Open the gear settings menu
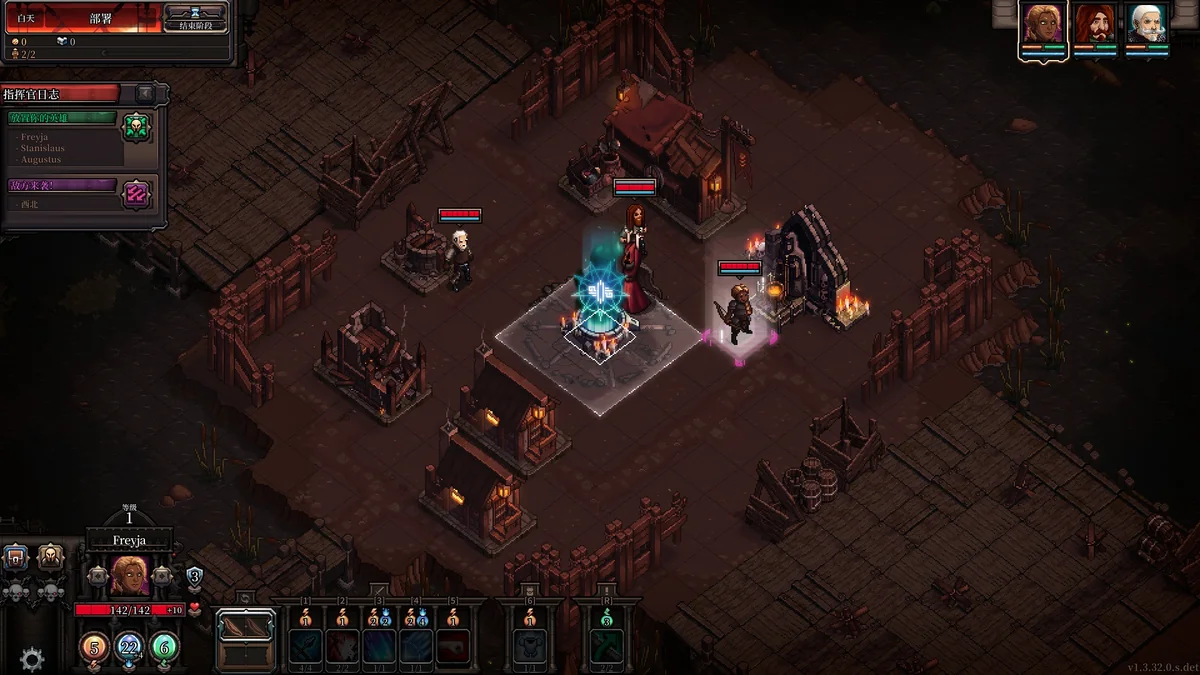The width and height of the screenshot is (1200, 675). pyautogui.click(x=32, y=659)
